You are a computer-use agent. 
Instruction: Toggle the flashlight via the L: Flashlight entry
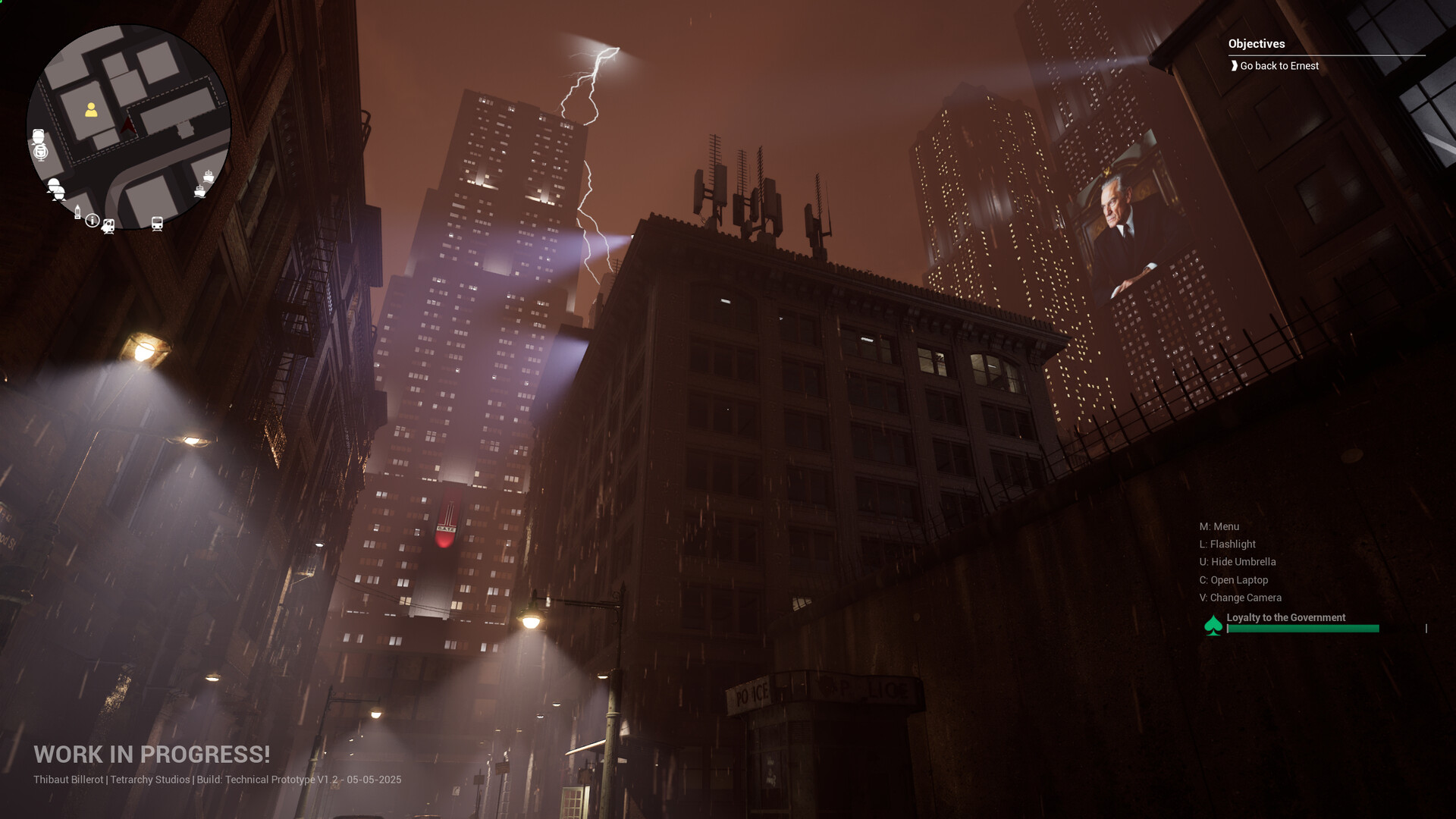pos(1228,544)
